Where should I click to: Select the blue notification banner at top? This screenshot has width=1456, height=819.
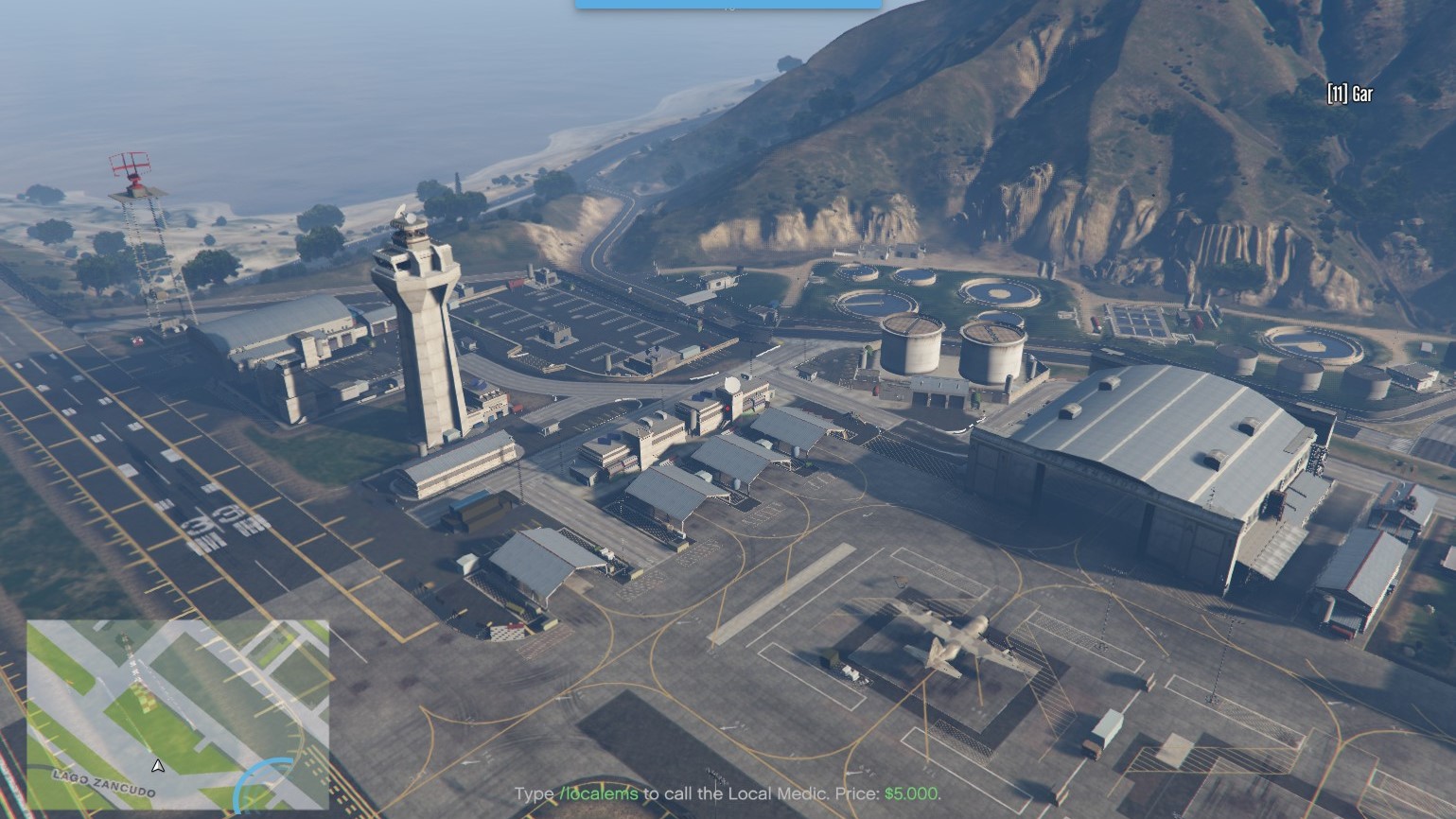[728, 5]
